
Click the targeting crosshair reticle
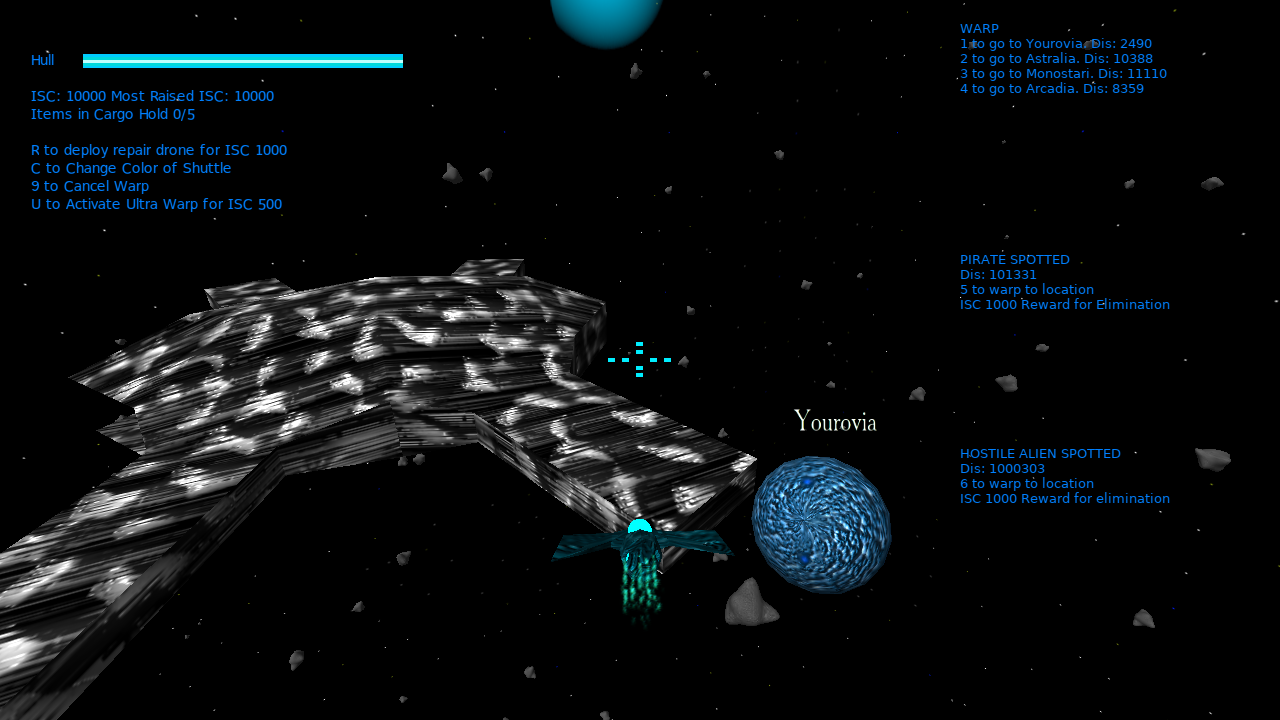click(x=639, y=359)
